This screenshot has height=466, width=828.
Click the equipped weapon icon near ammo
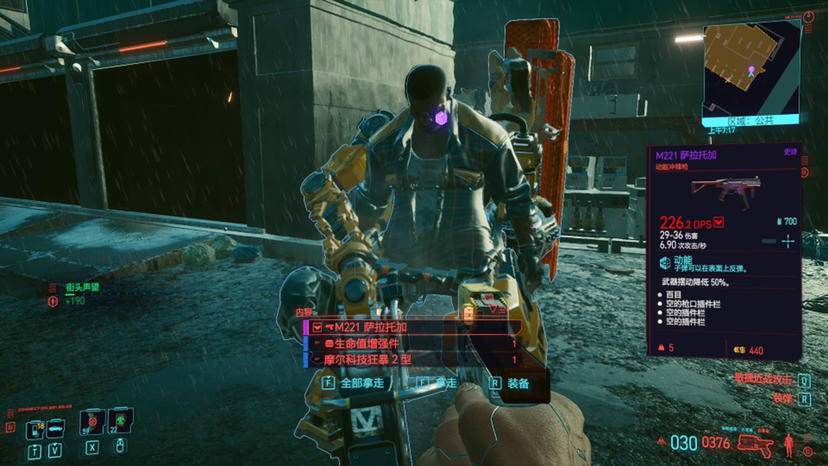pos(754,442)
